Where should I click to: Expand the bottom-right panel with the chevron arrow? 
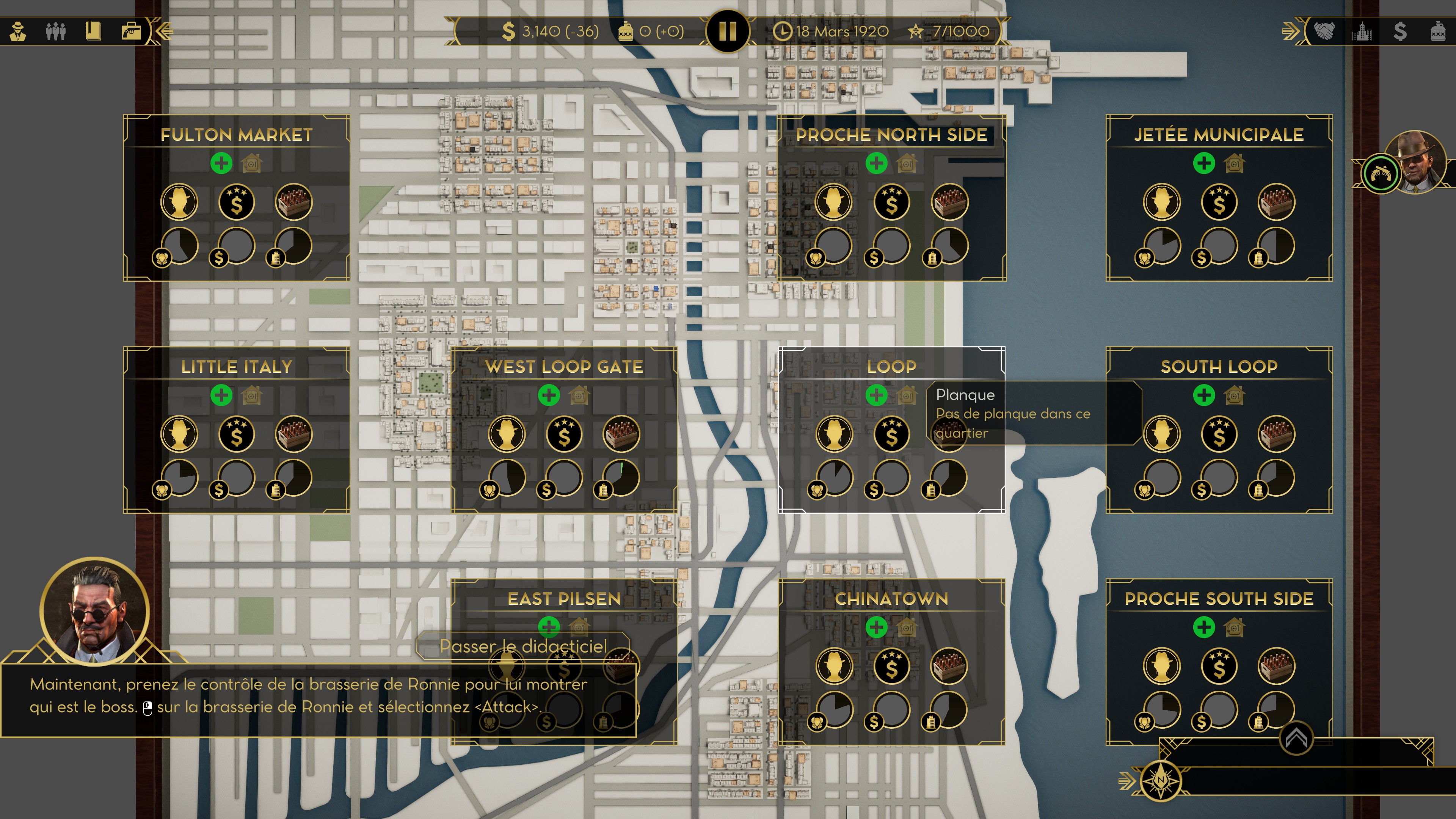pos(1296,737)
